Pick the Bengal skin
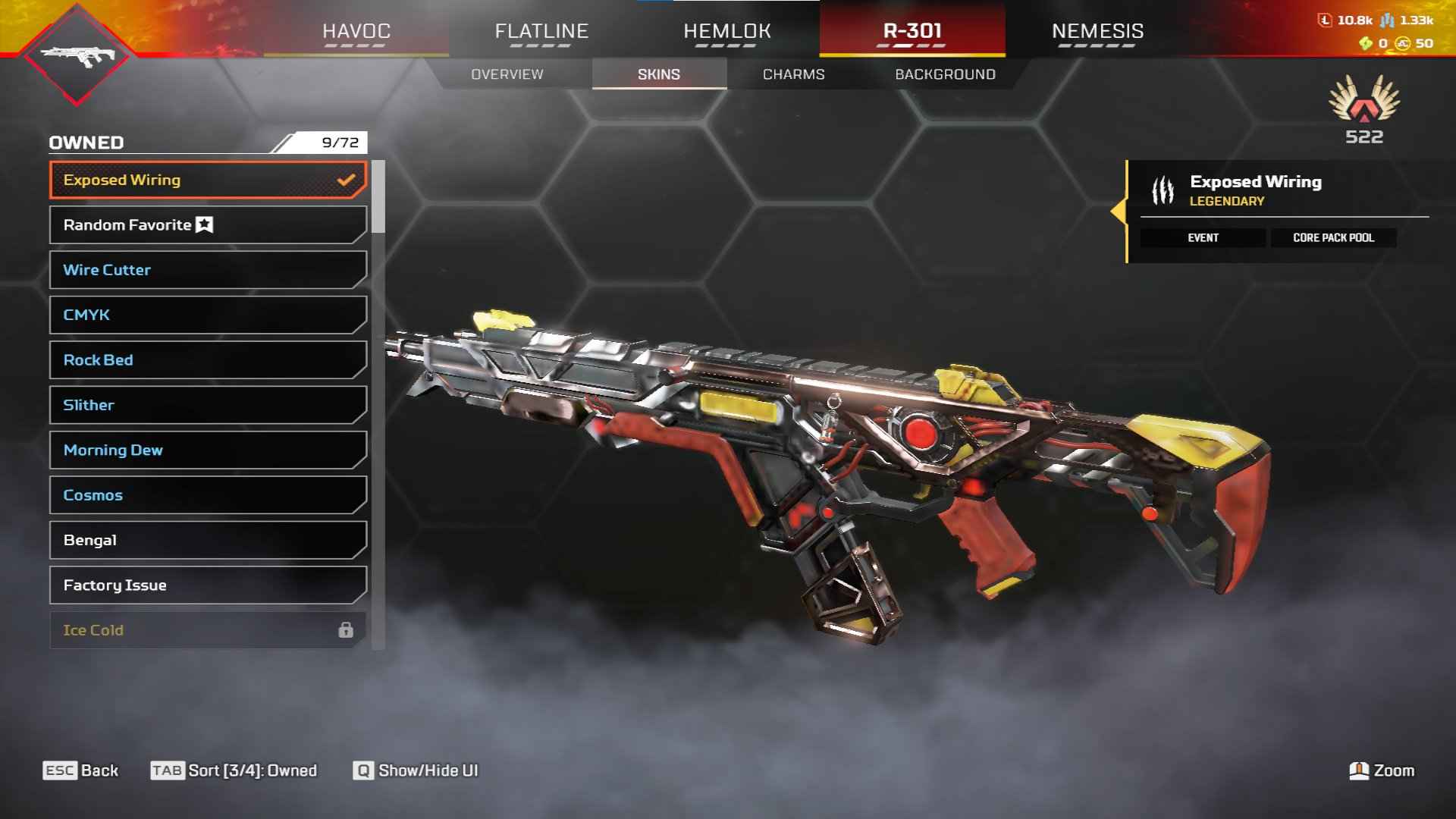Screen dimensions: 1456x819 pyautogui.click(x=208, y=540)
